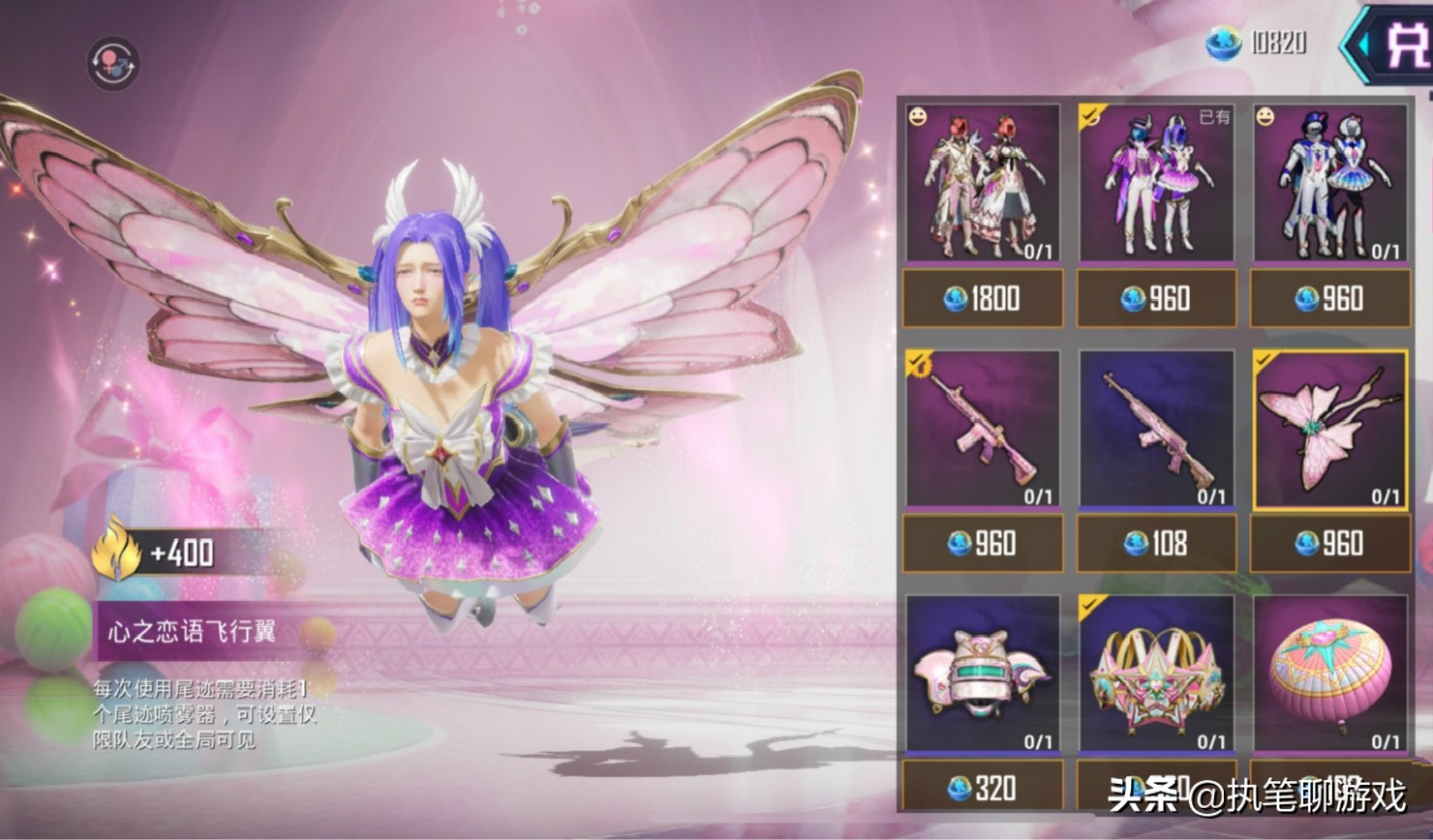Open the globe token currency balance
1433x840 pixels.
[1257, 43]
